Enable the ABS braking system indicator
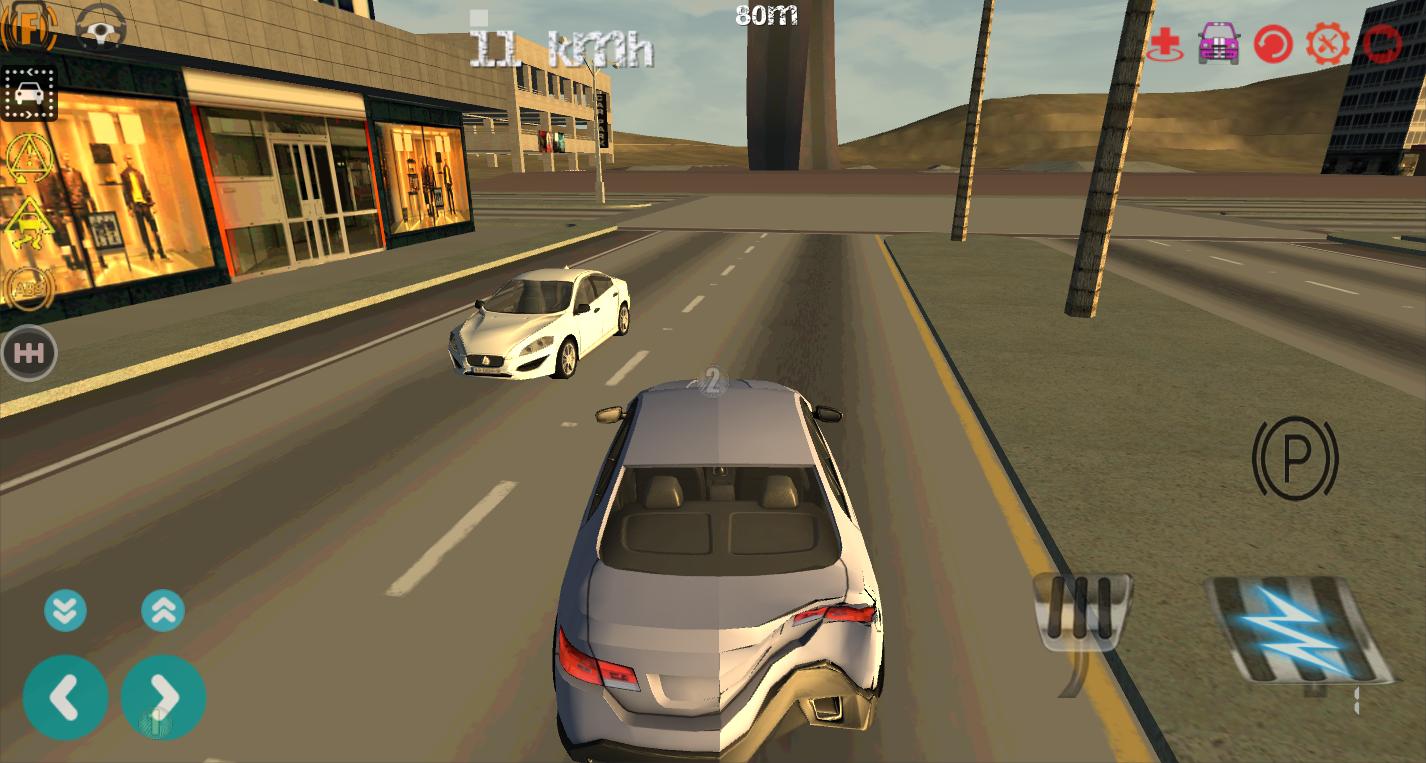Image resolution: width=1426 pixels, height=763 pixels. (x=29, y=287)
